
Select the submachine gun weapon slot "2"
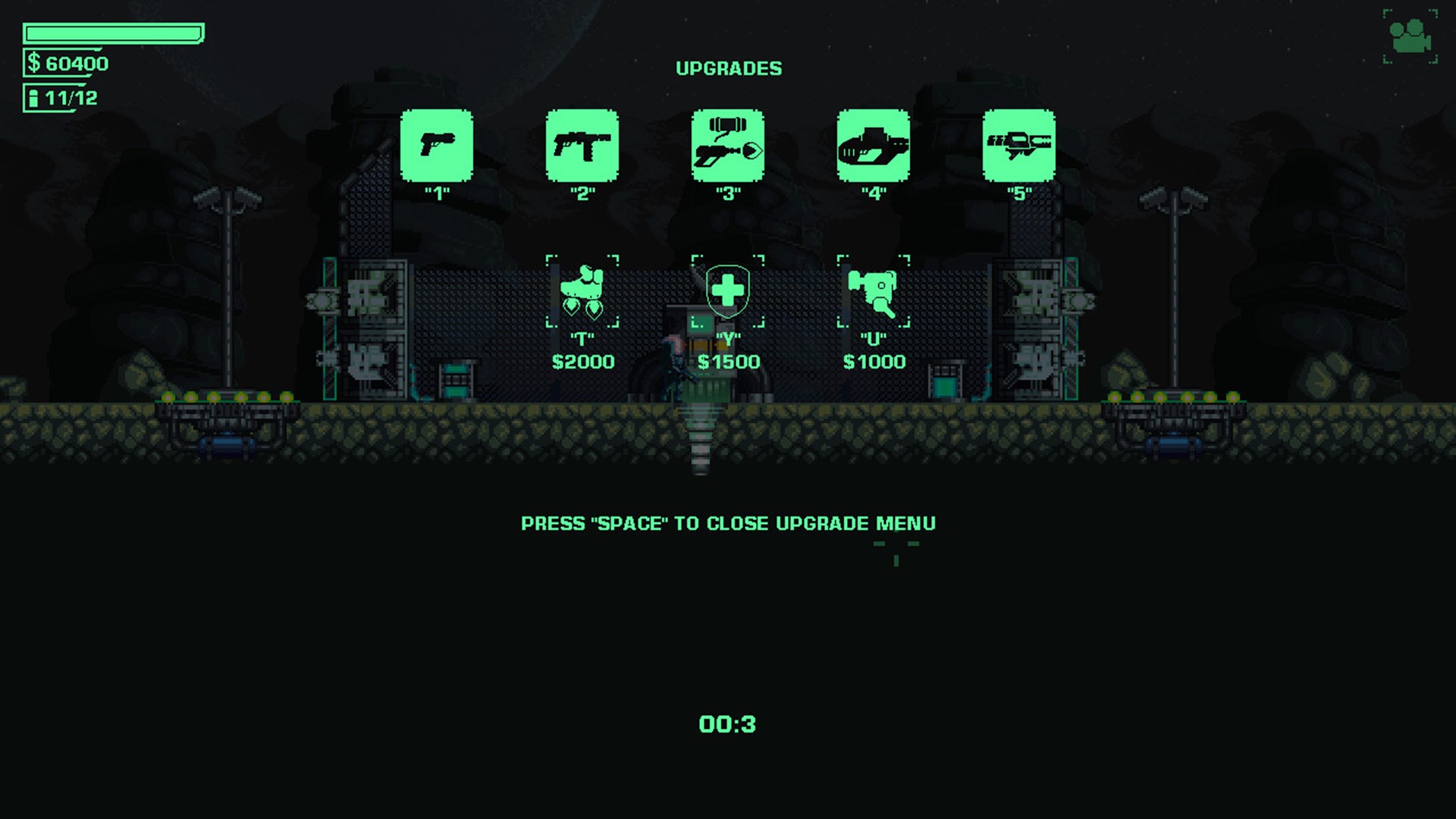point(582,147)
